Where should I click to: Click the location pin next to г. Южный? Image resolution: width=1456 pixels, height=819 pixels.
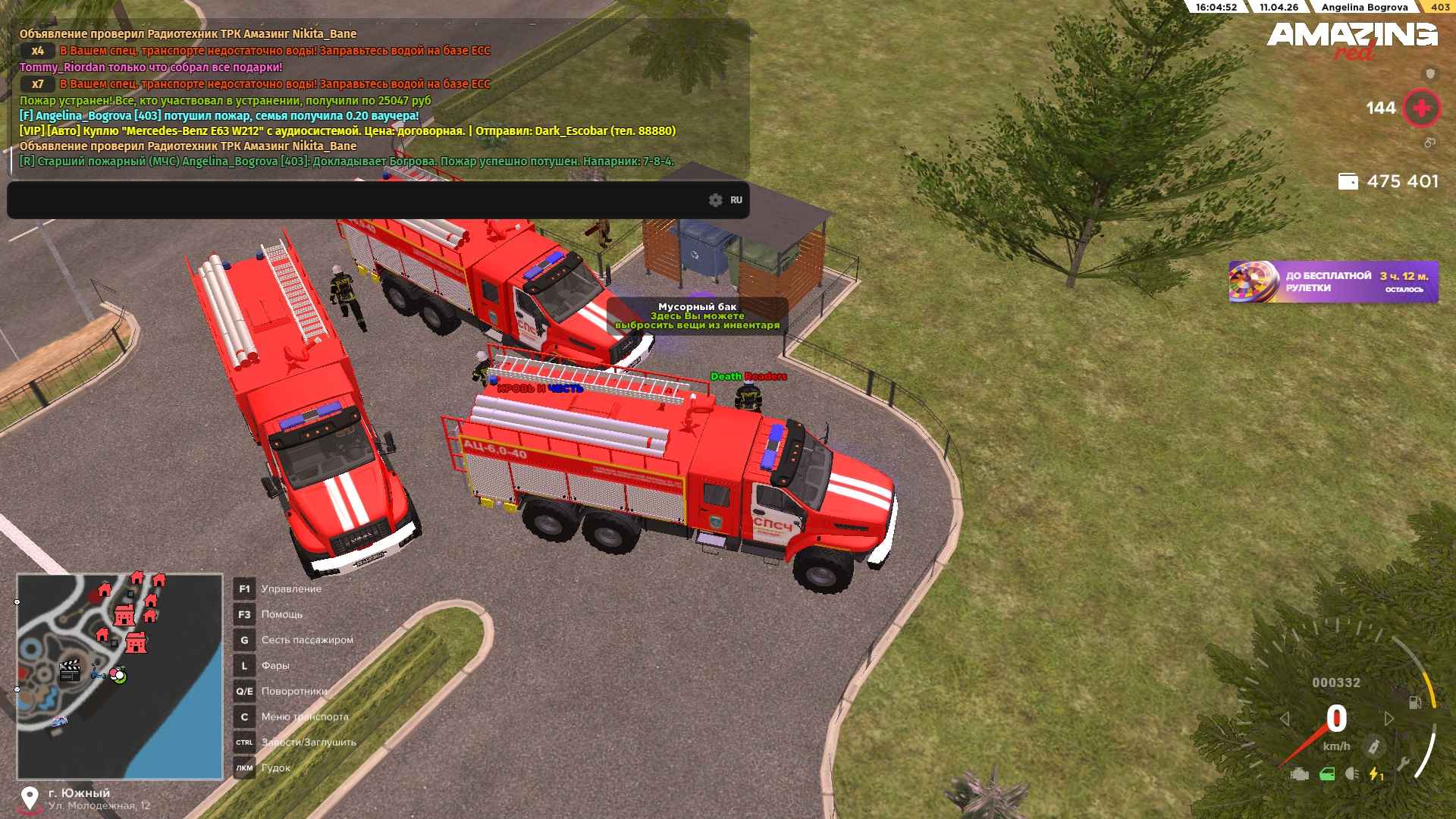(x=30, y=798)
